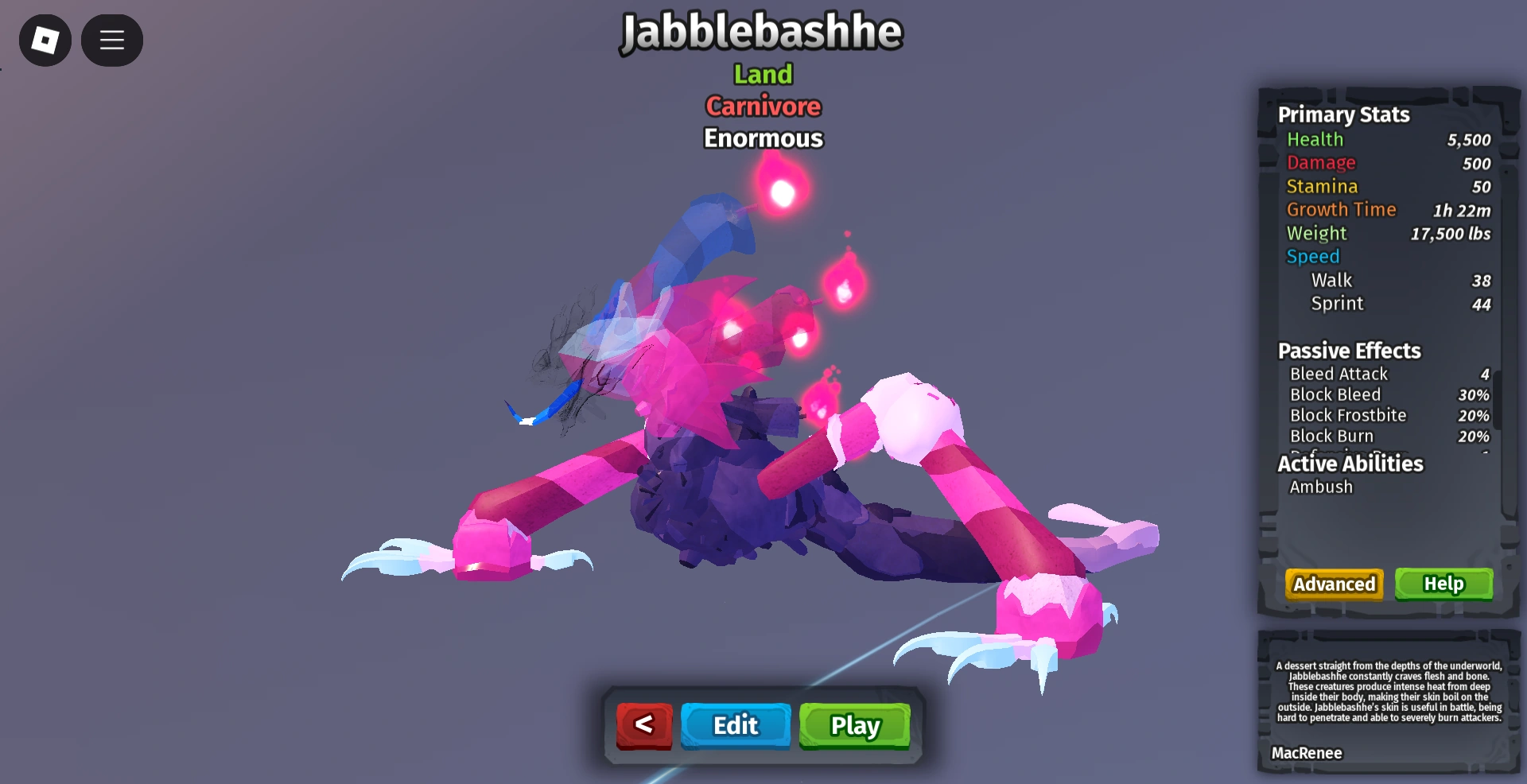Click the red back arrow

tap(644, 725)
